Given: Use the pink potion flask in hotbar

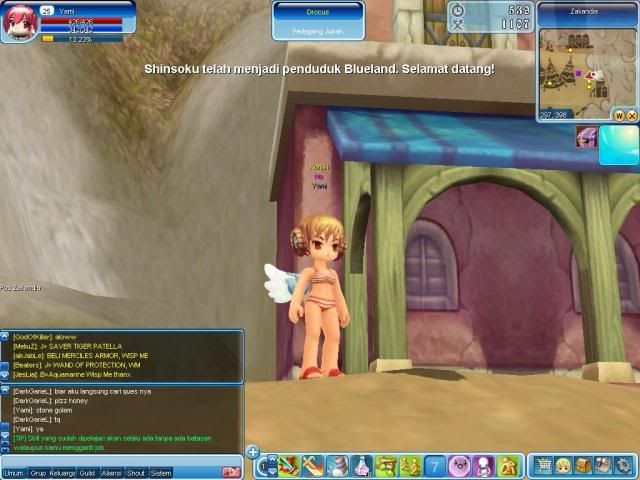Looking at the screenshot, I should (361, 465).
